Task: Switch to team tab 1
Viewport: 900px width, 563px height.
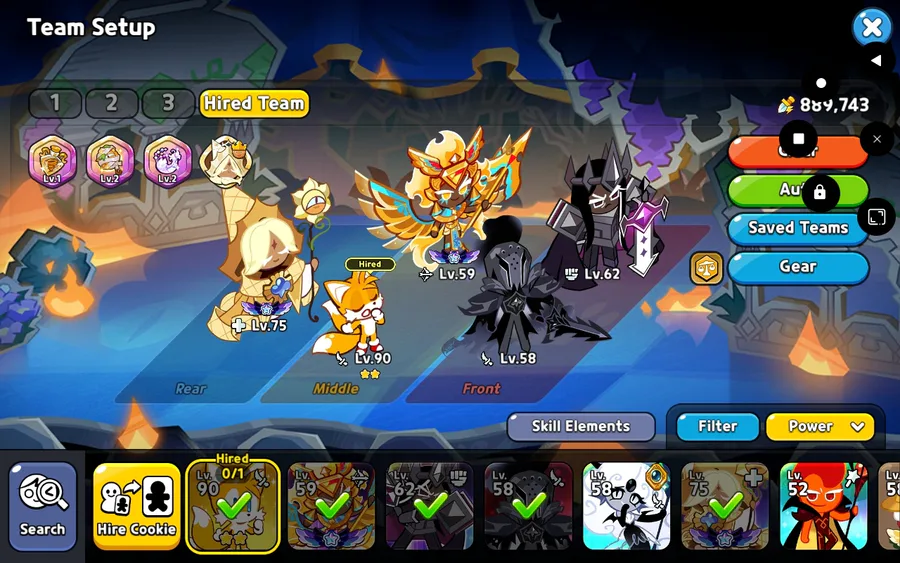Action: click(x=55, y=103)
